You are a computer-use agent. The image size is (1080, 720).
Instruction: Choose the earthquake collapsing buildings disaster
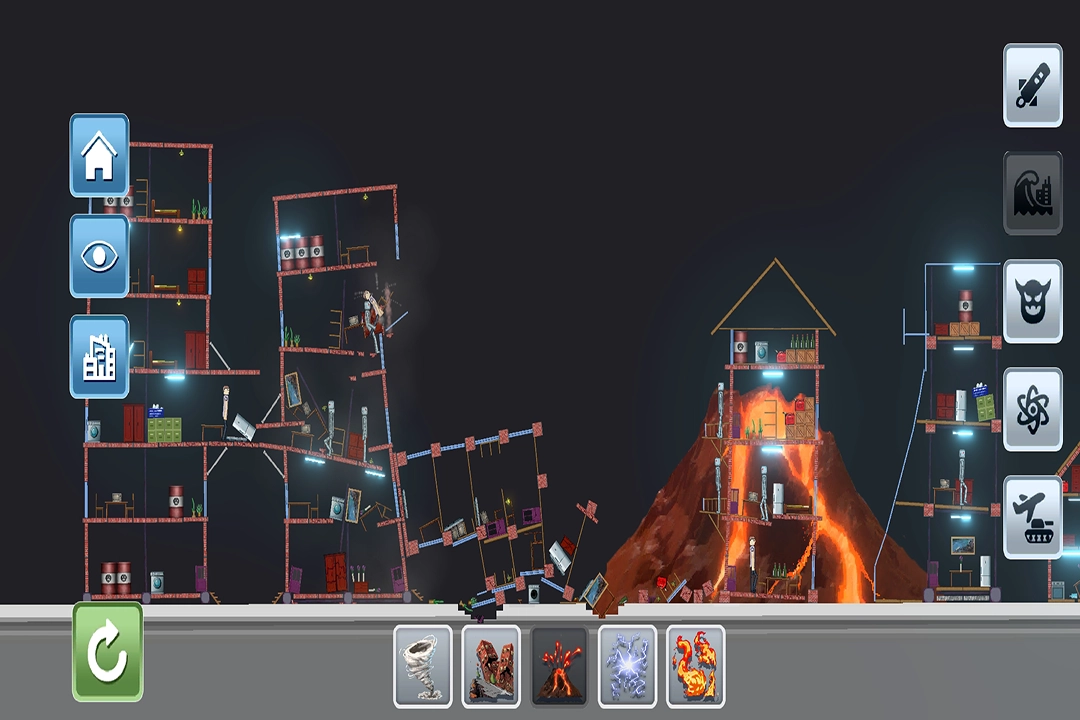tap(491, 666)
